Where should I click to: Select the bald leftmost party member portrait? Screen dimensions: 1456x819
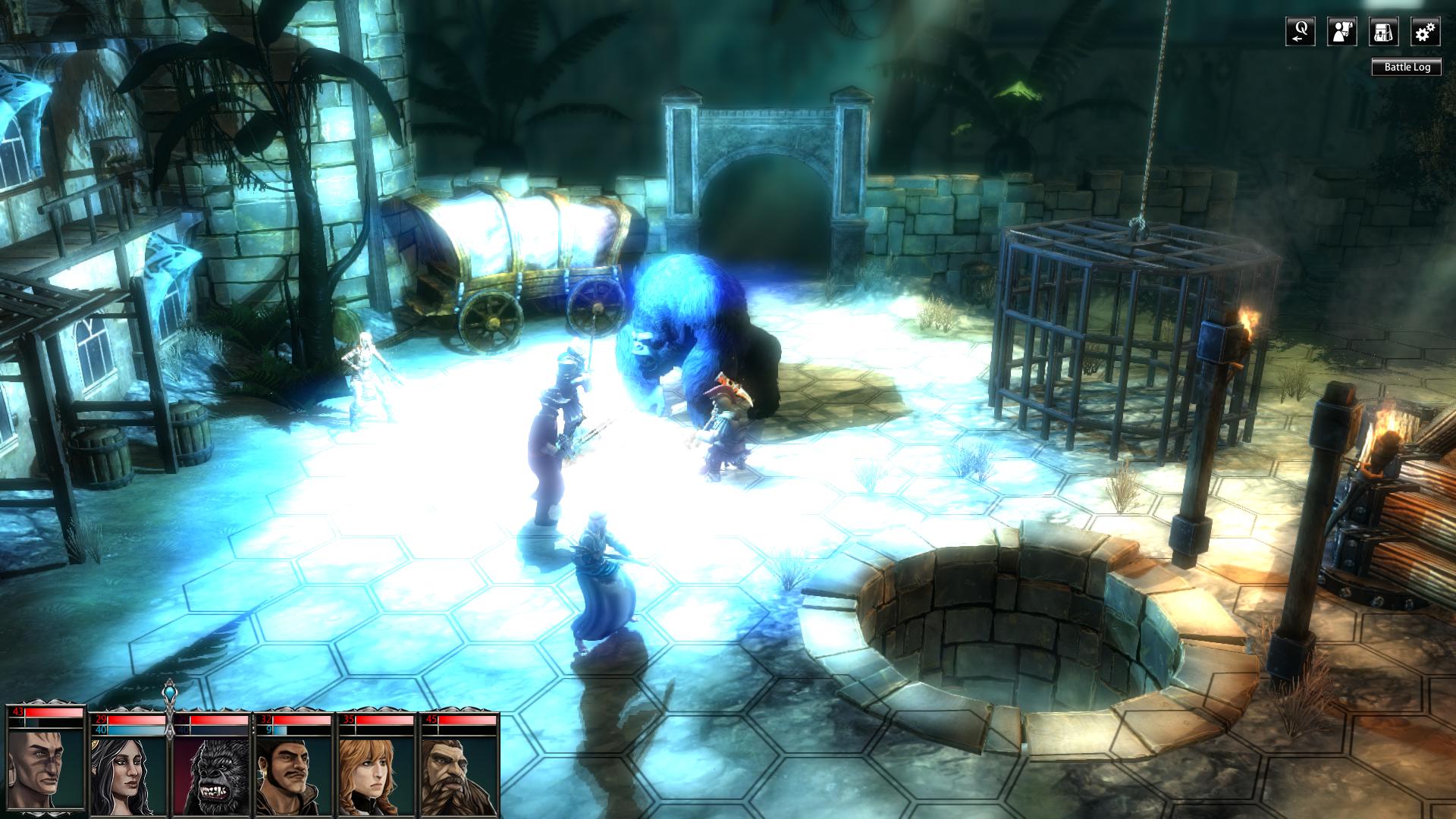(x=43, y=766)
